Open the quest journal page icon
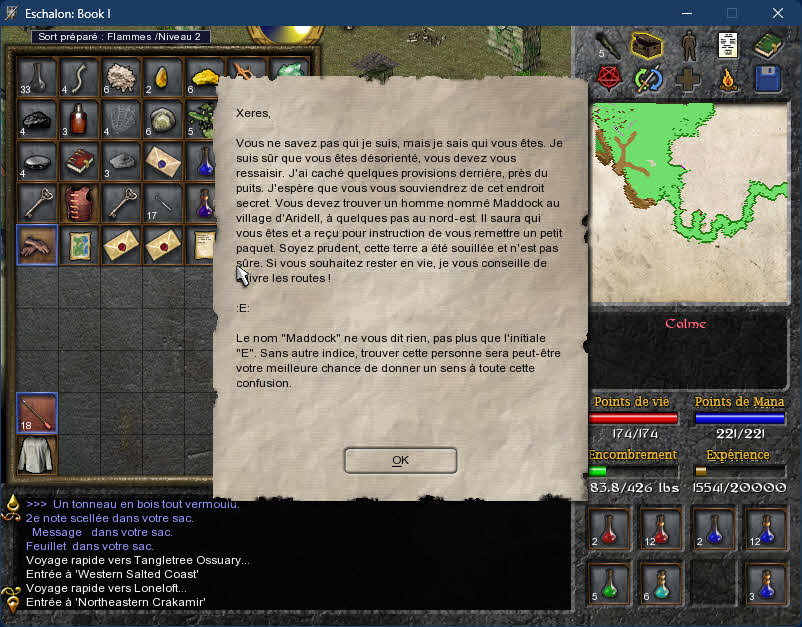802x627 pixels. [x=729, y=46]
